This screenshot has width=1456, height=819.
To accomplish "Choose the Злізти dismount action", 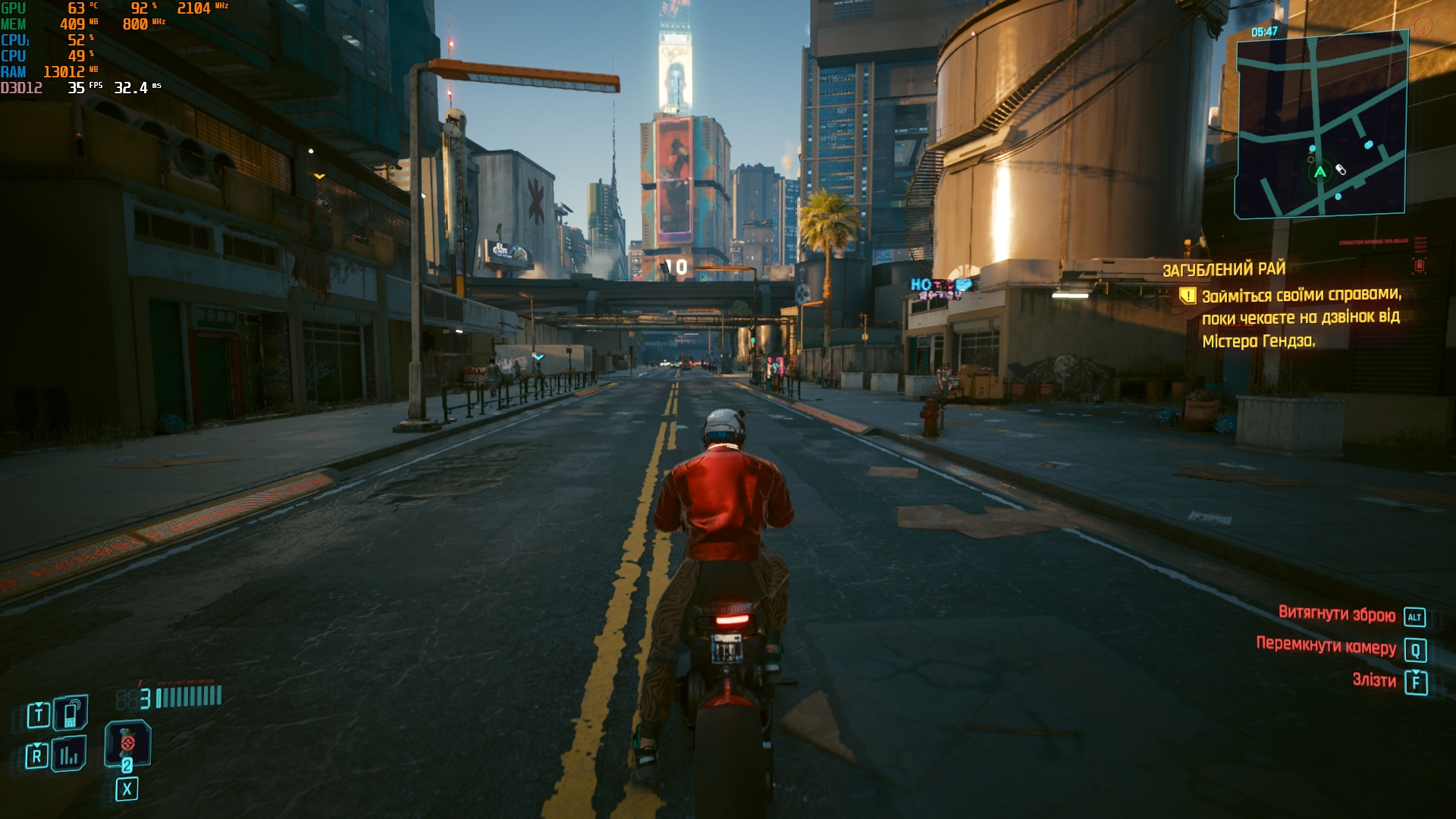I will (x=1374, y=680).
